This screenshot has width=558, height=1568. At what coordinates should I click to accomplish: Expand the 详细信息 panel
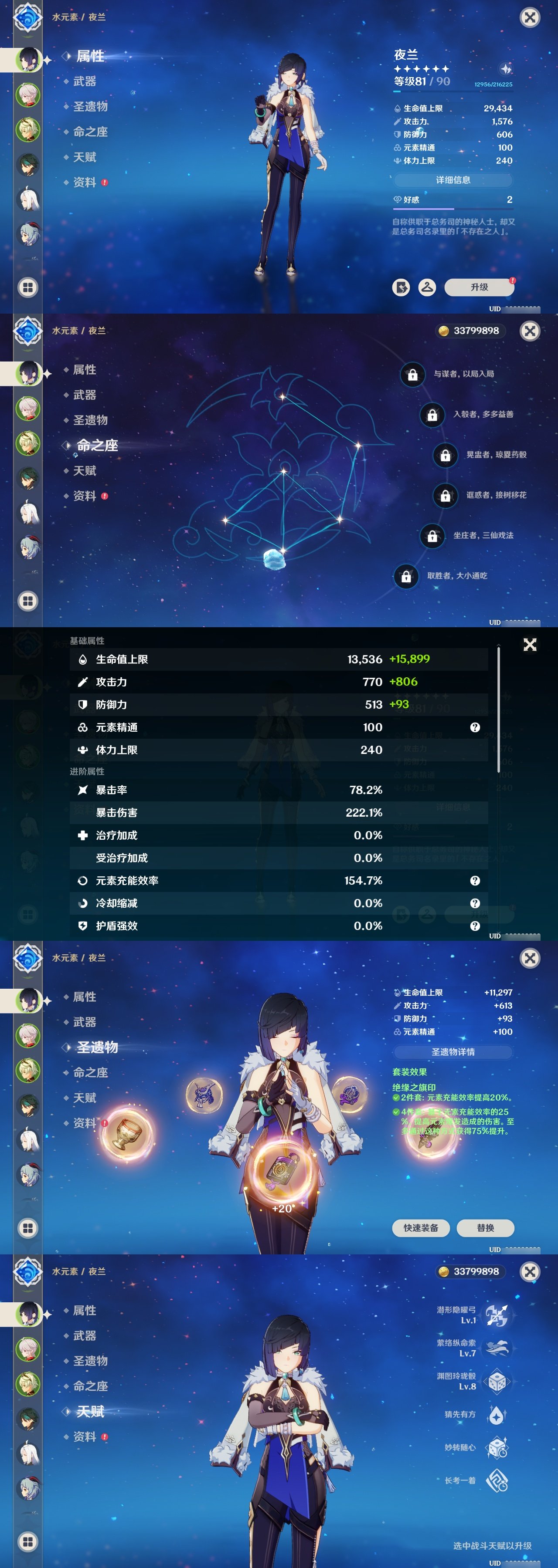click(453, 180)
